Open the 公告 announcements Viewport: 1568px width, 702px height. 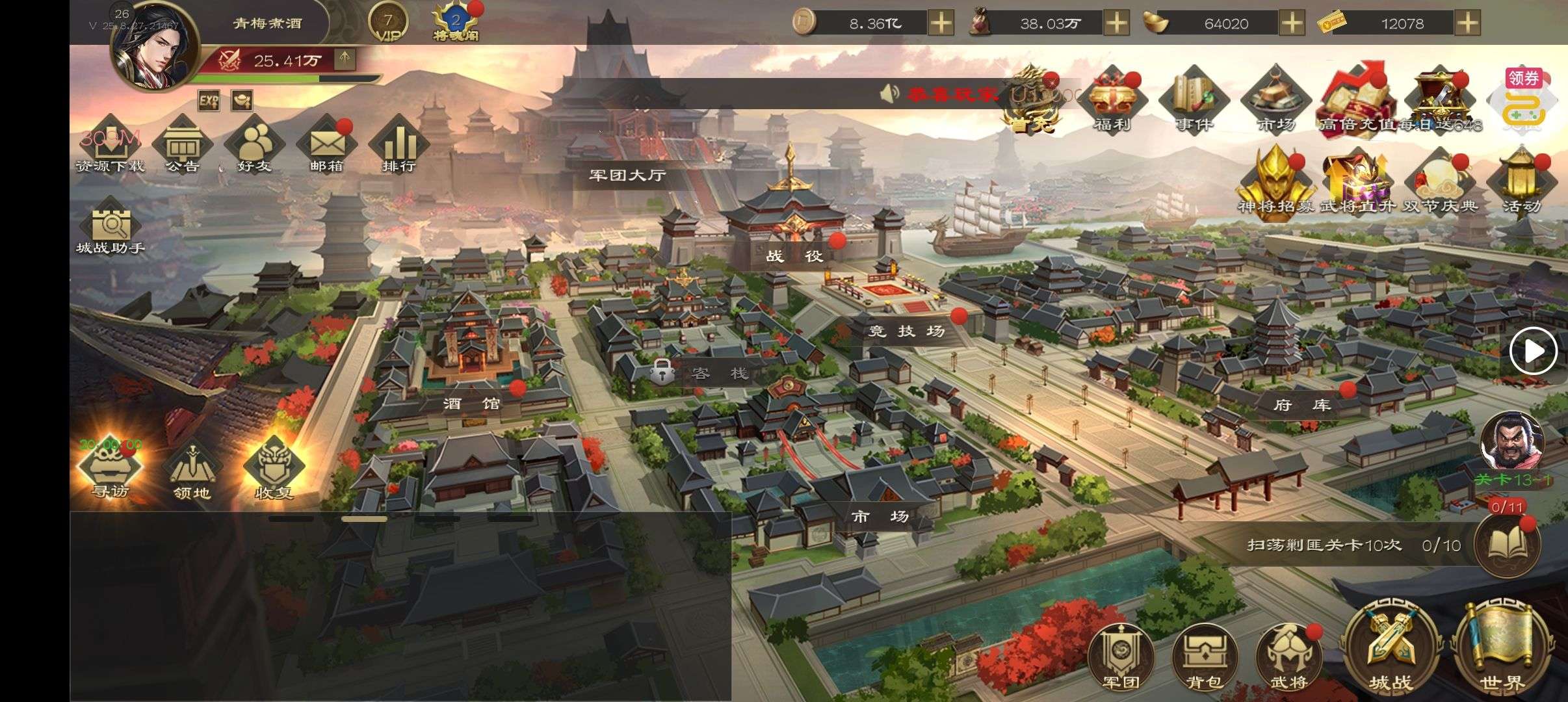tap(182, 146)
